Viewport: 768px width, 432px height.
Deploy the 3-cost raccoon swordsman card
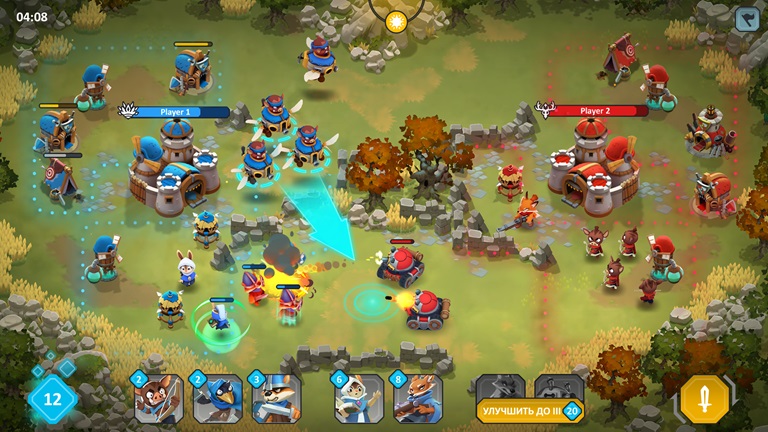click(275, 399)
